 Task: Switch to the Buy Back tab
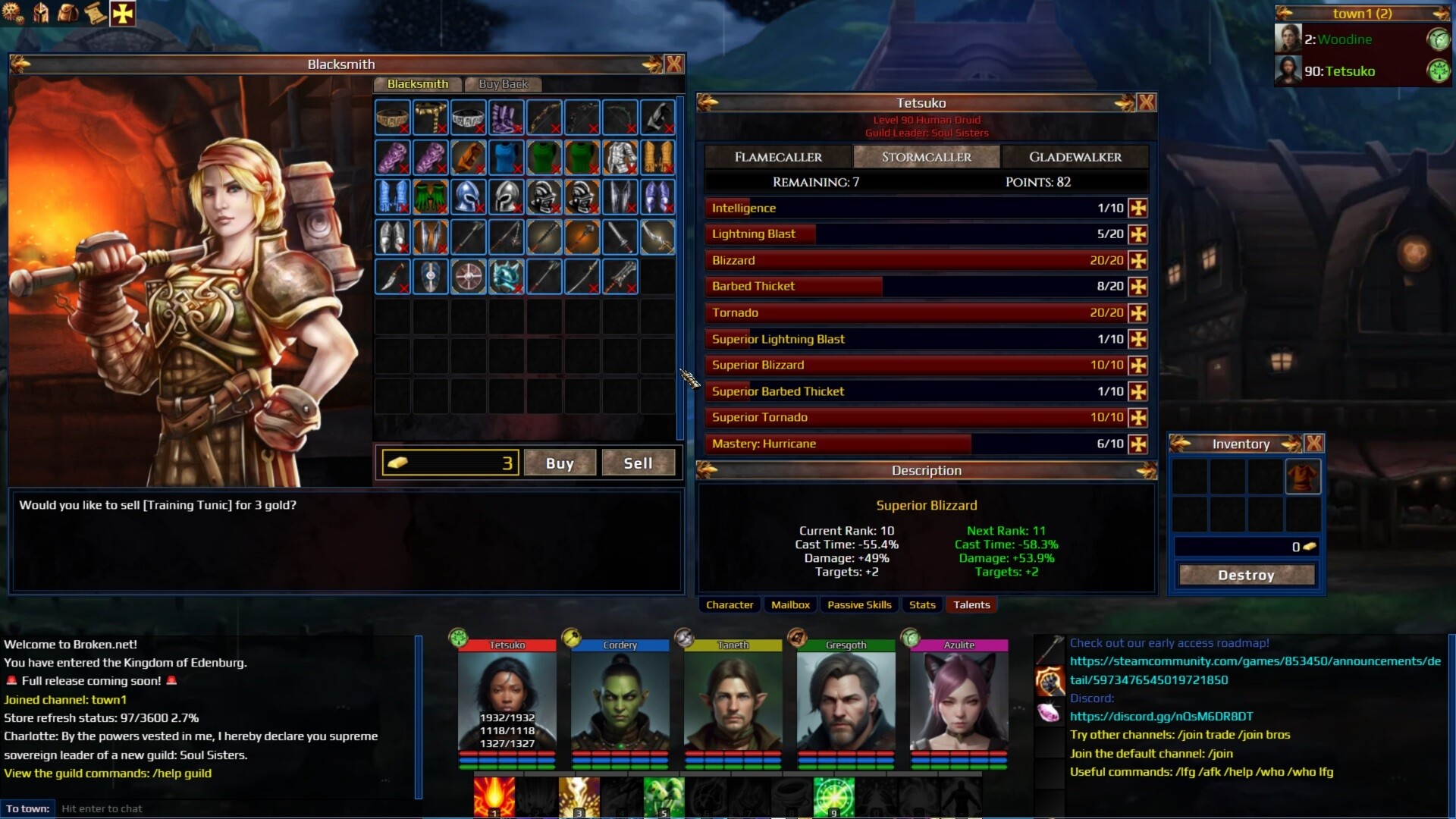tap(503, 84)
